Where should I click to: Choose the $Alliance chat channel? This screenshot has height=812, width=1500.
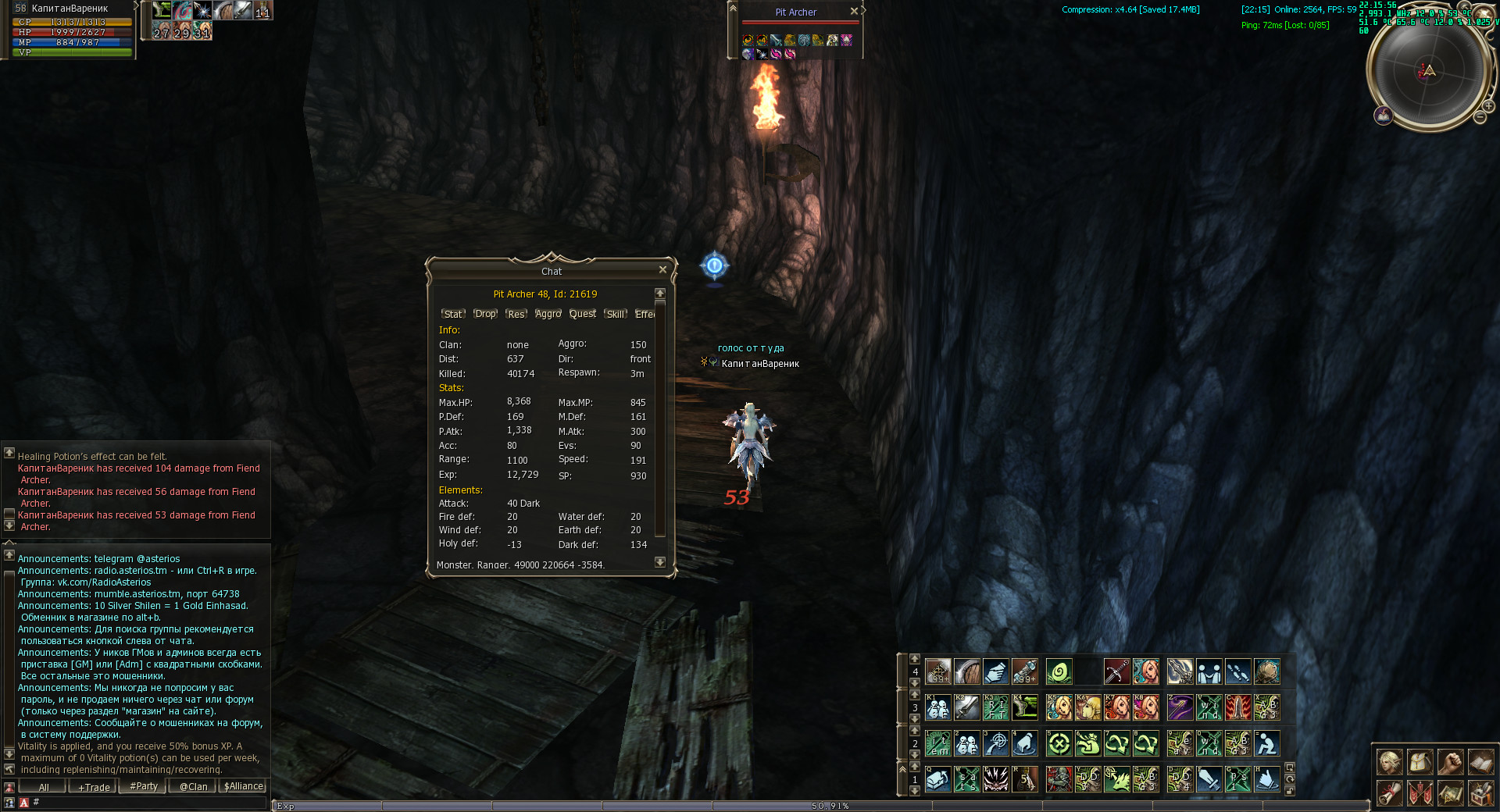click(243, 787)
